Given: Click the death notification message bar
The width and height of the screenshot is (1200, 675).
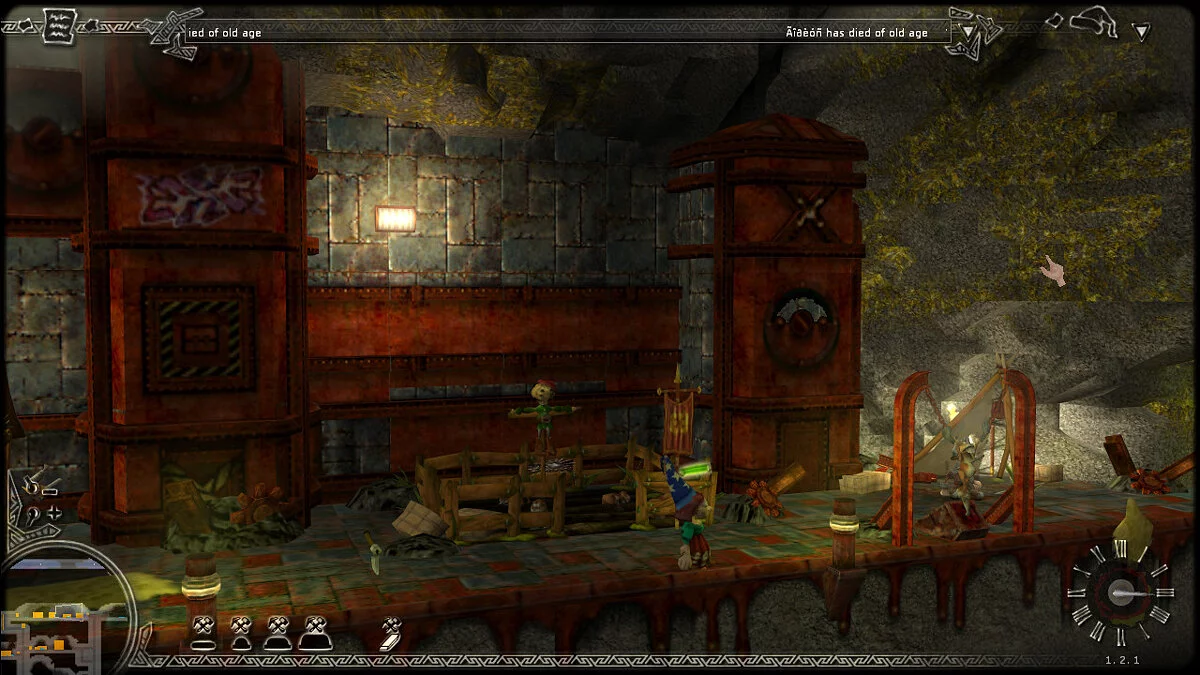Looking at the screenshot, I should pyautogui.click(x=560, y=32).
